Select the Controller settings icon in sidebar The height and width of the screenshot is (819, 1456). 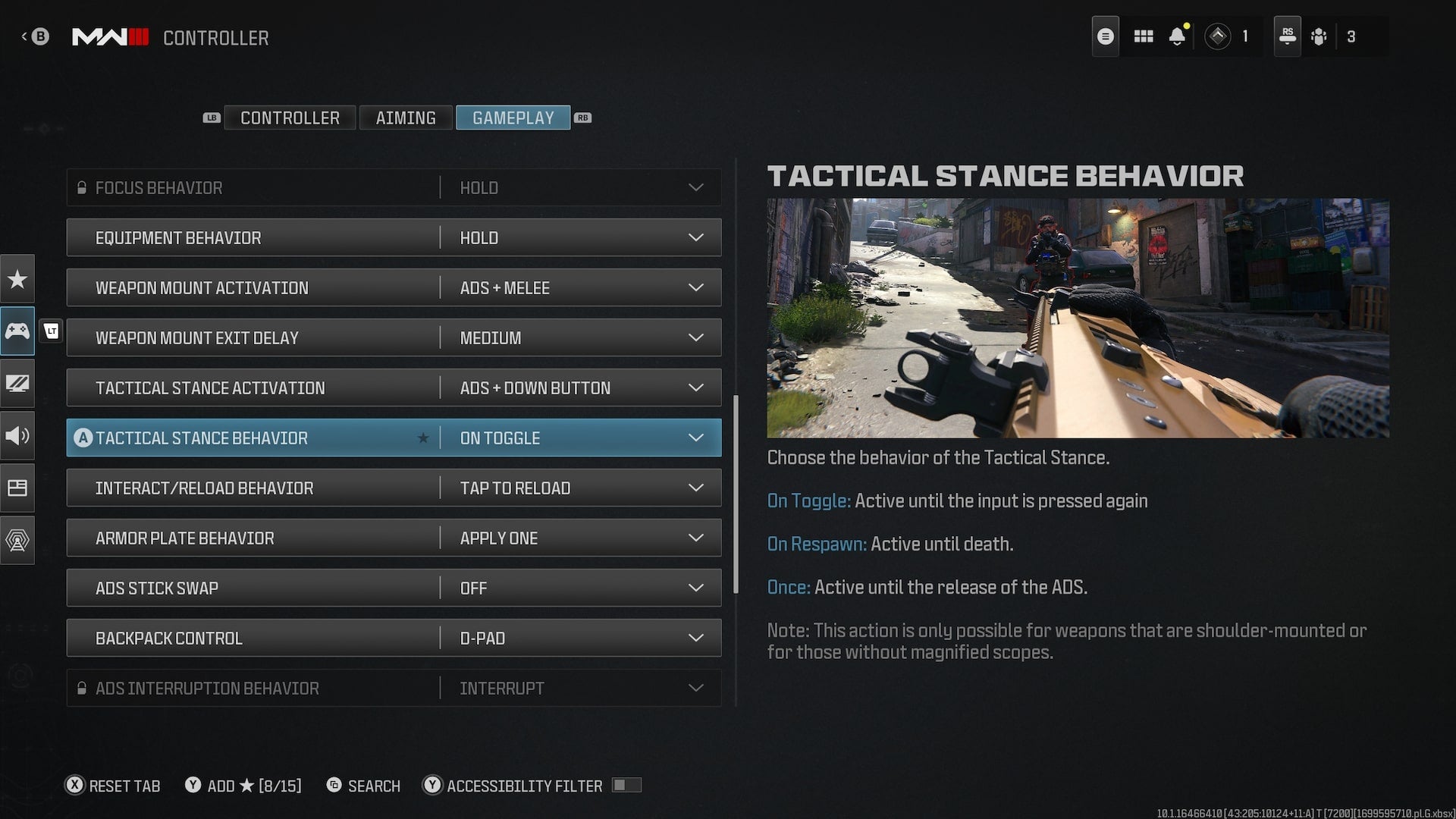[x=17, y=331]
